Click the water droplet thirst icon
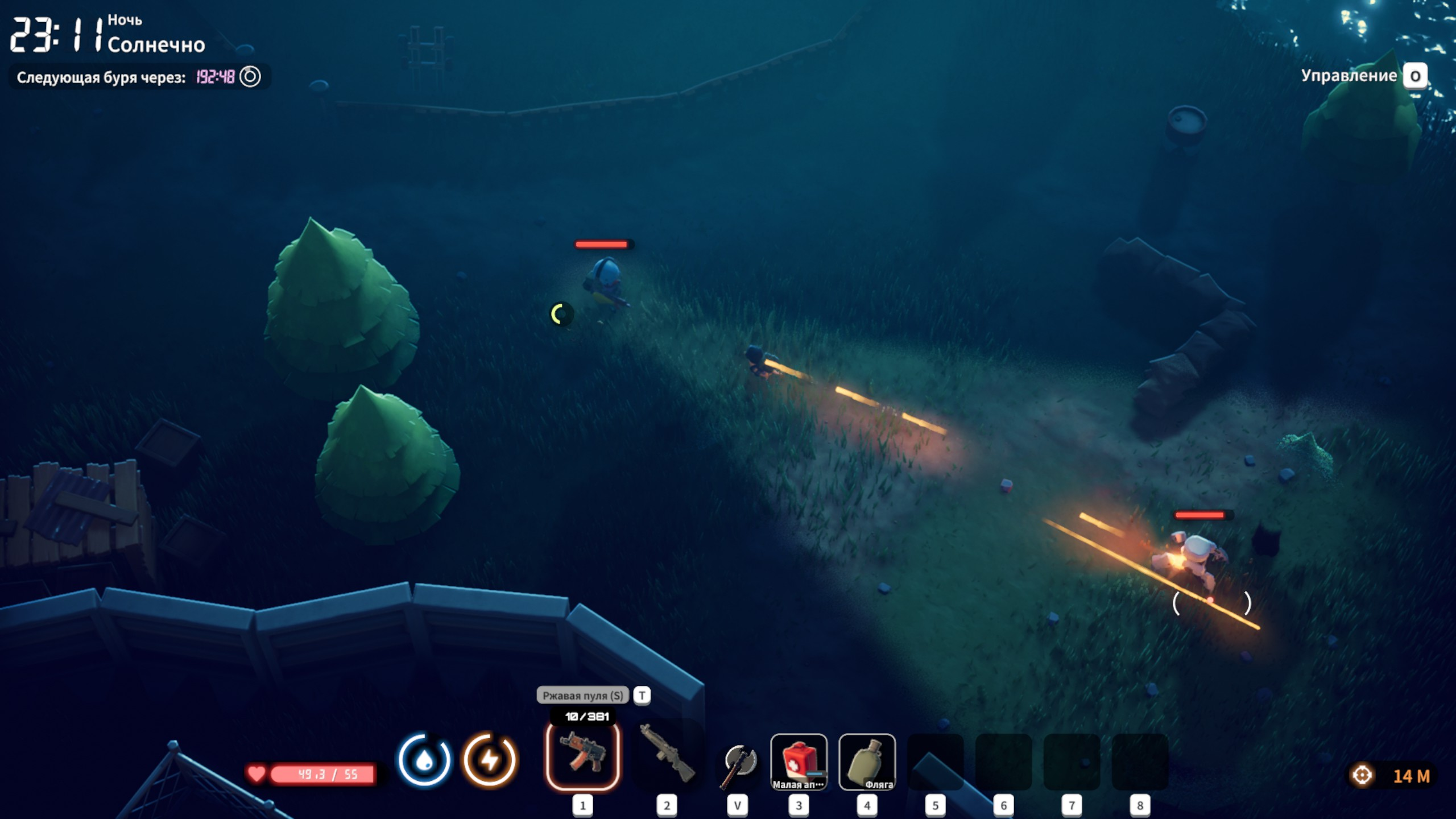The height and width of the screenshot is (819, 1456). coord(424,760)
